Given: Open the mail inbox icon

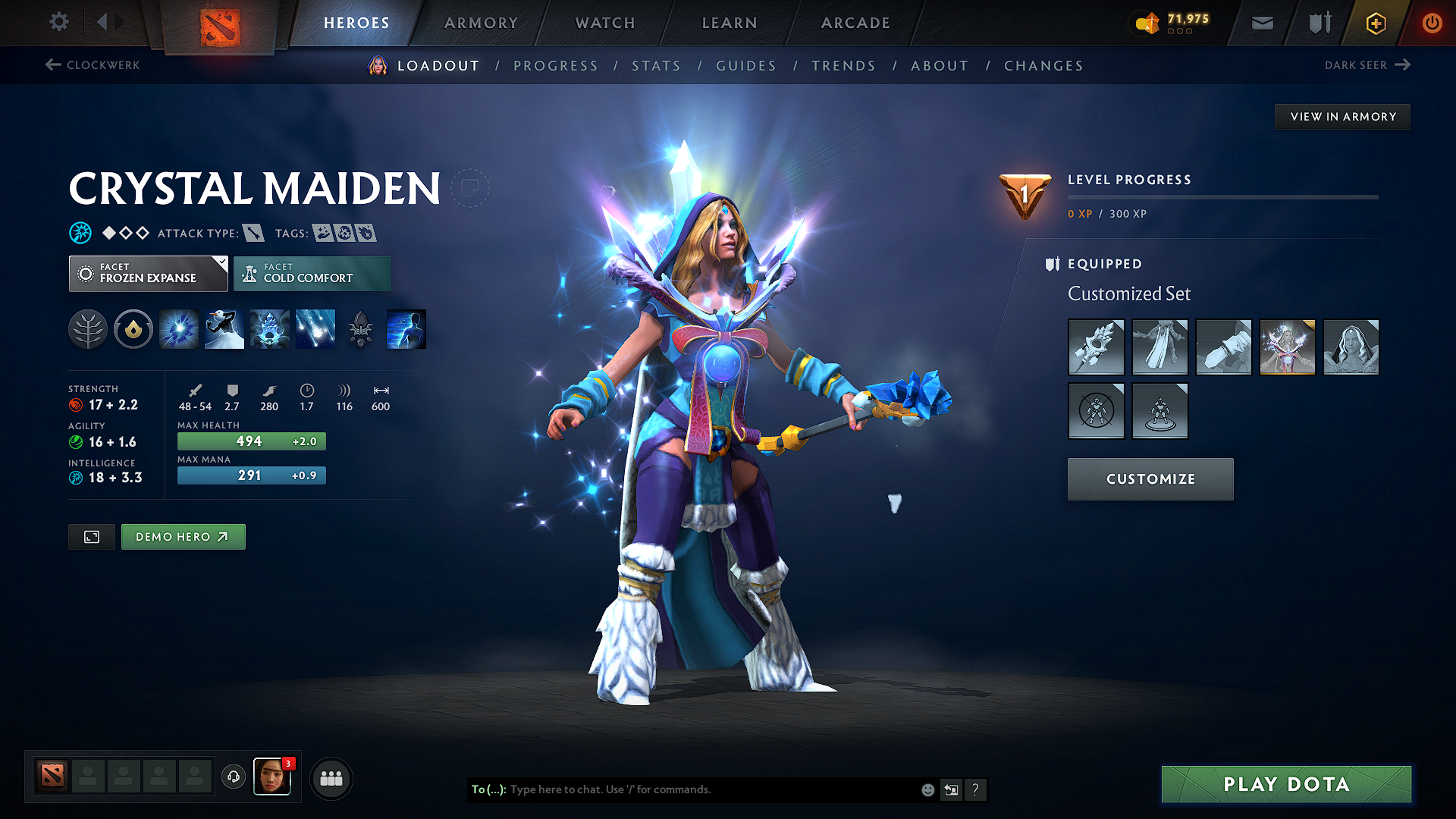Looking at the screenshot, I should [1261, 23].
